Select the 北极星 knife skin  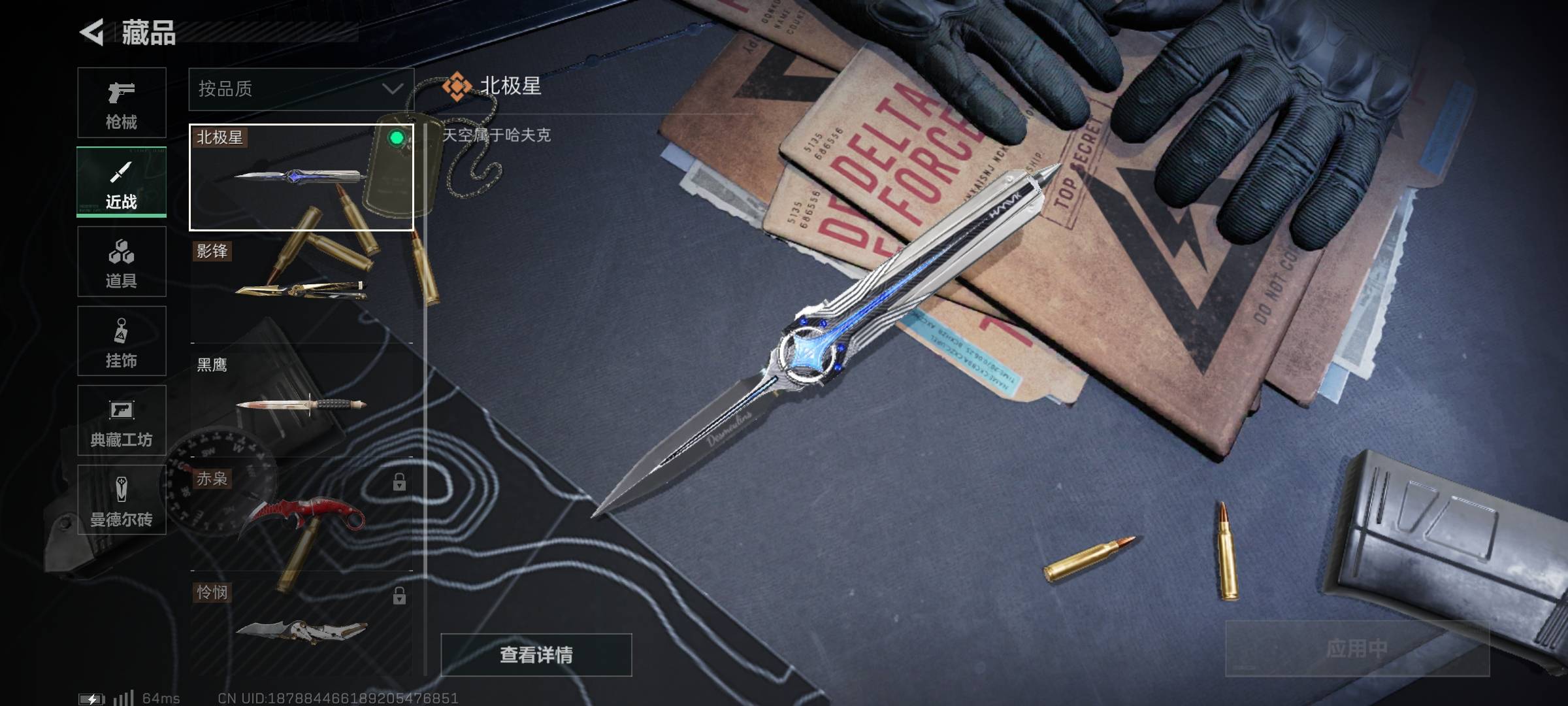point(301,177)
